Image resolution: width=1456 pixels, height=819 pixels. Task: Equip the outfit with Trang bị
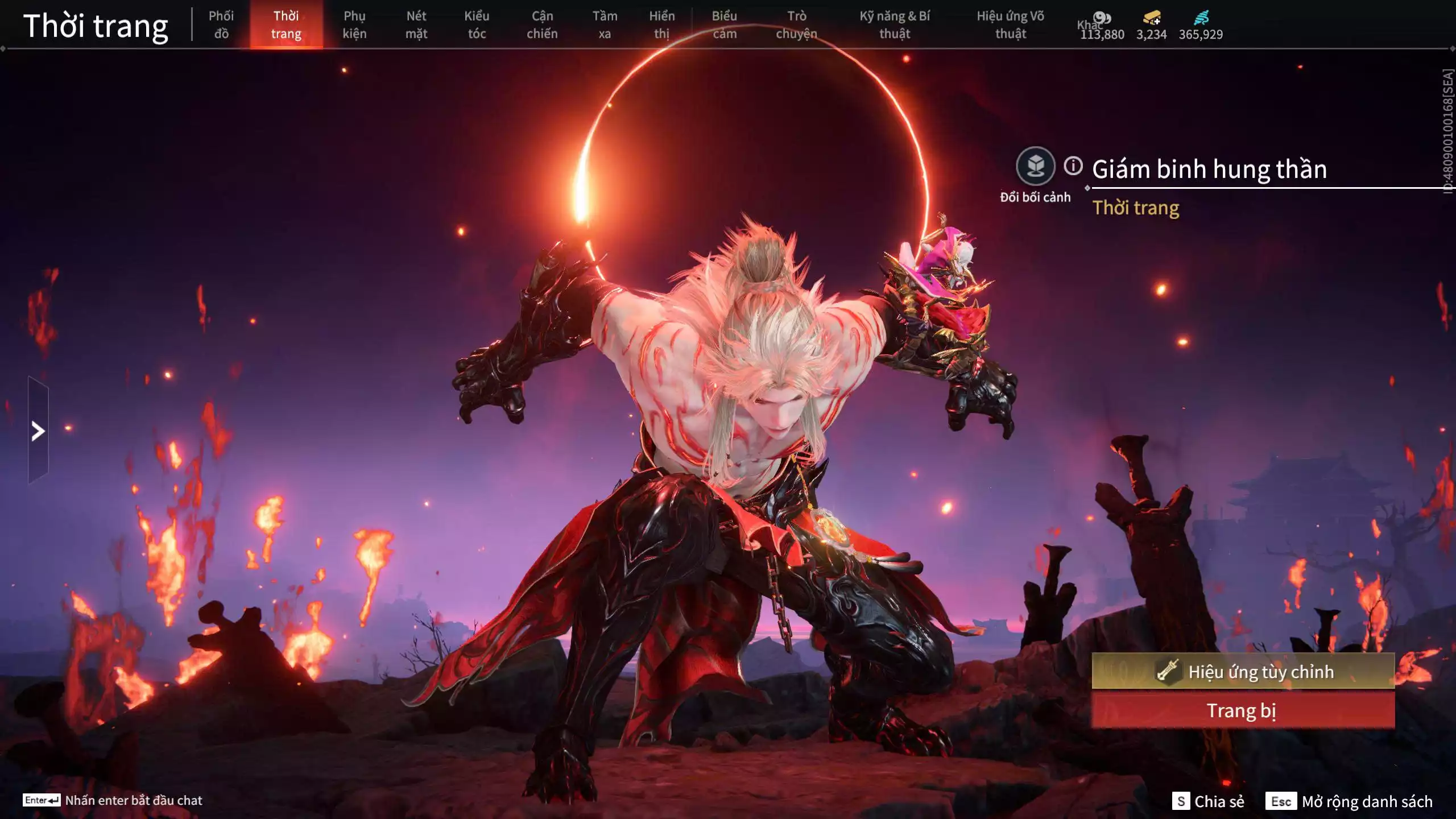[1243, 711]
